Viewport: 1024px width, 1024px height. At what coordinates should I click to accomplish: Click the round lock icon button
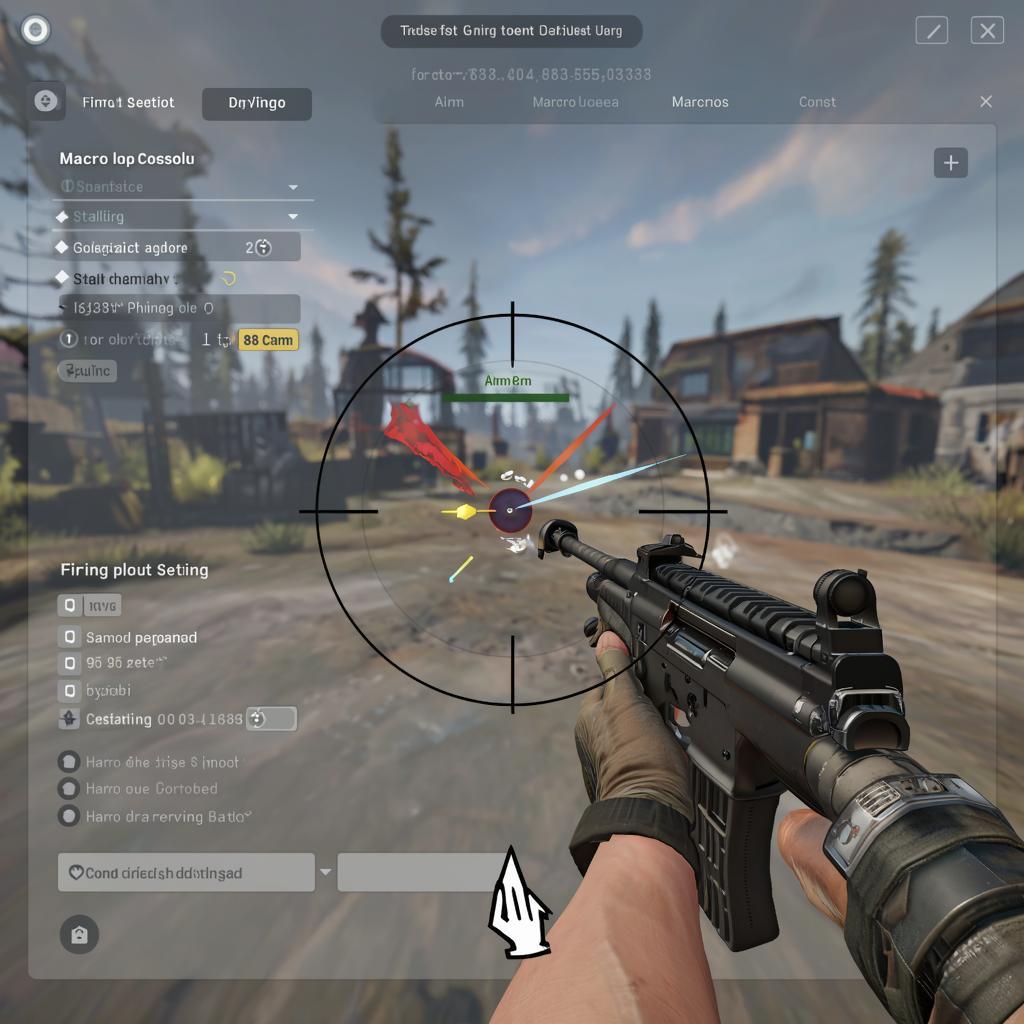click(79, 935)
